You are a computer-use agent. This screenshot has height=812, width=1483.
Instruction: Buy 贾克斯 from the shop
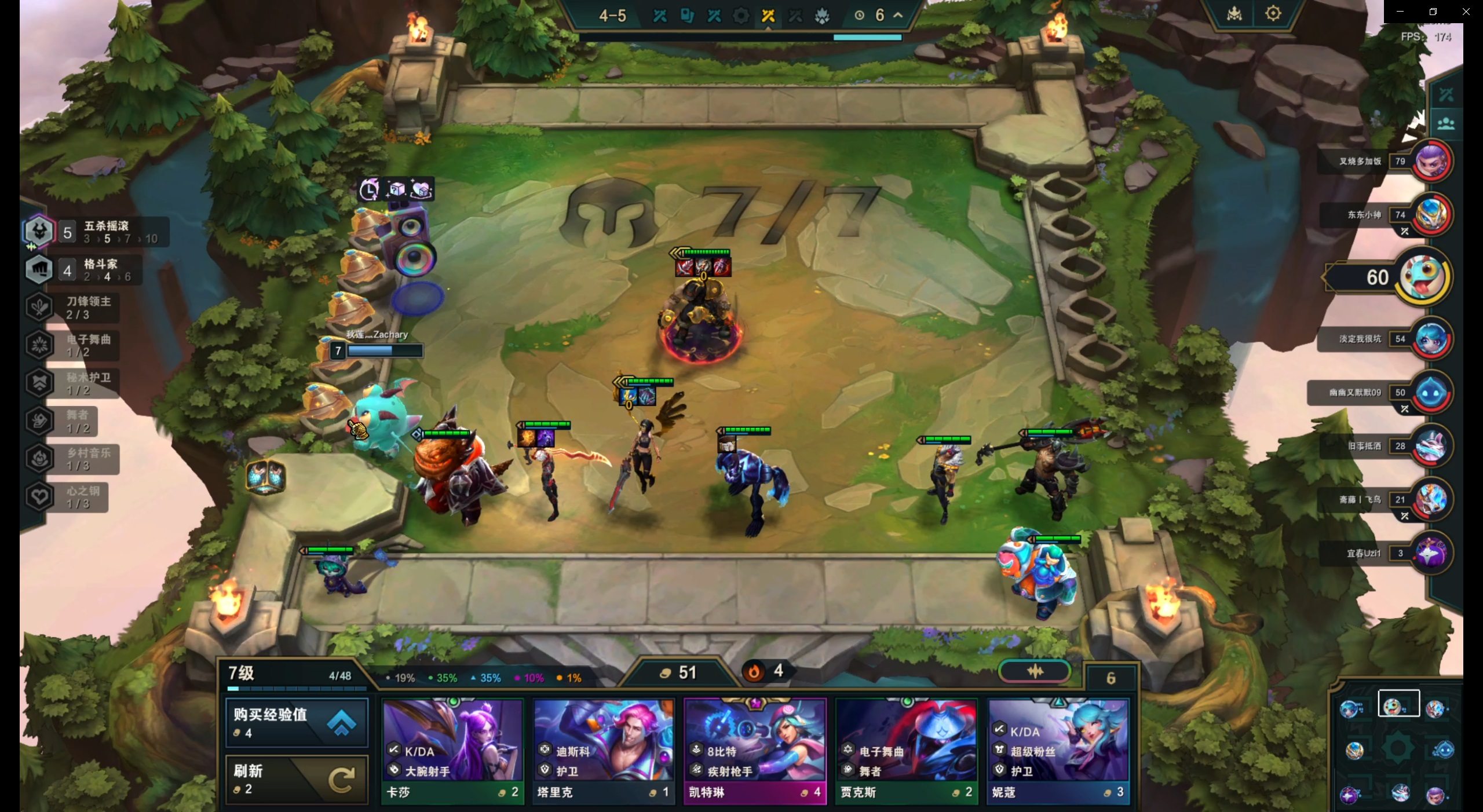click(x=906, y=751)
